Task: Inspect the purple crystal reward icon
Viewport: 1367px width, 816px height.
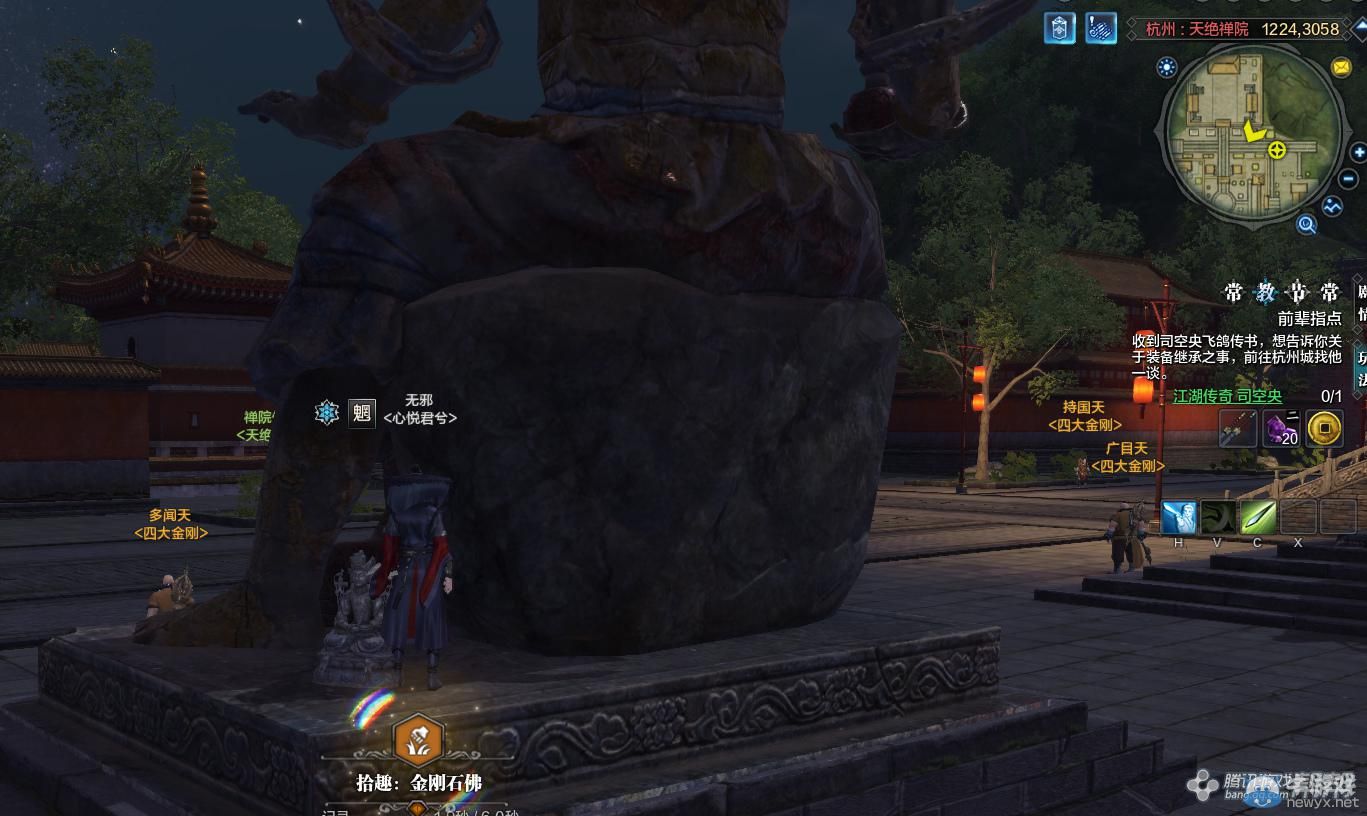Action: [1281, 429]
